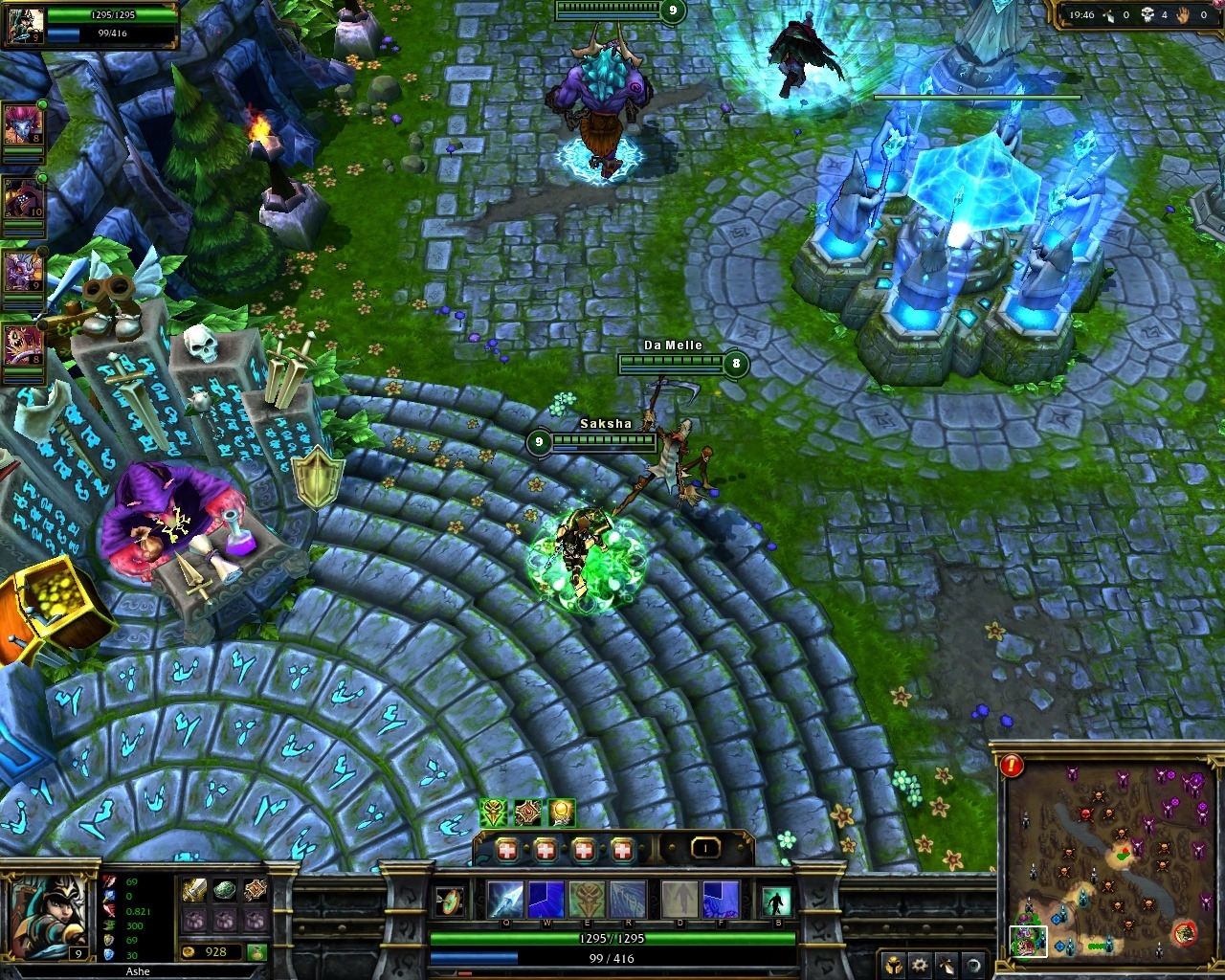1225x980 pixels.
Task: Open the scoreboard with the helmet icon
Action: coord(894,965)
